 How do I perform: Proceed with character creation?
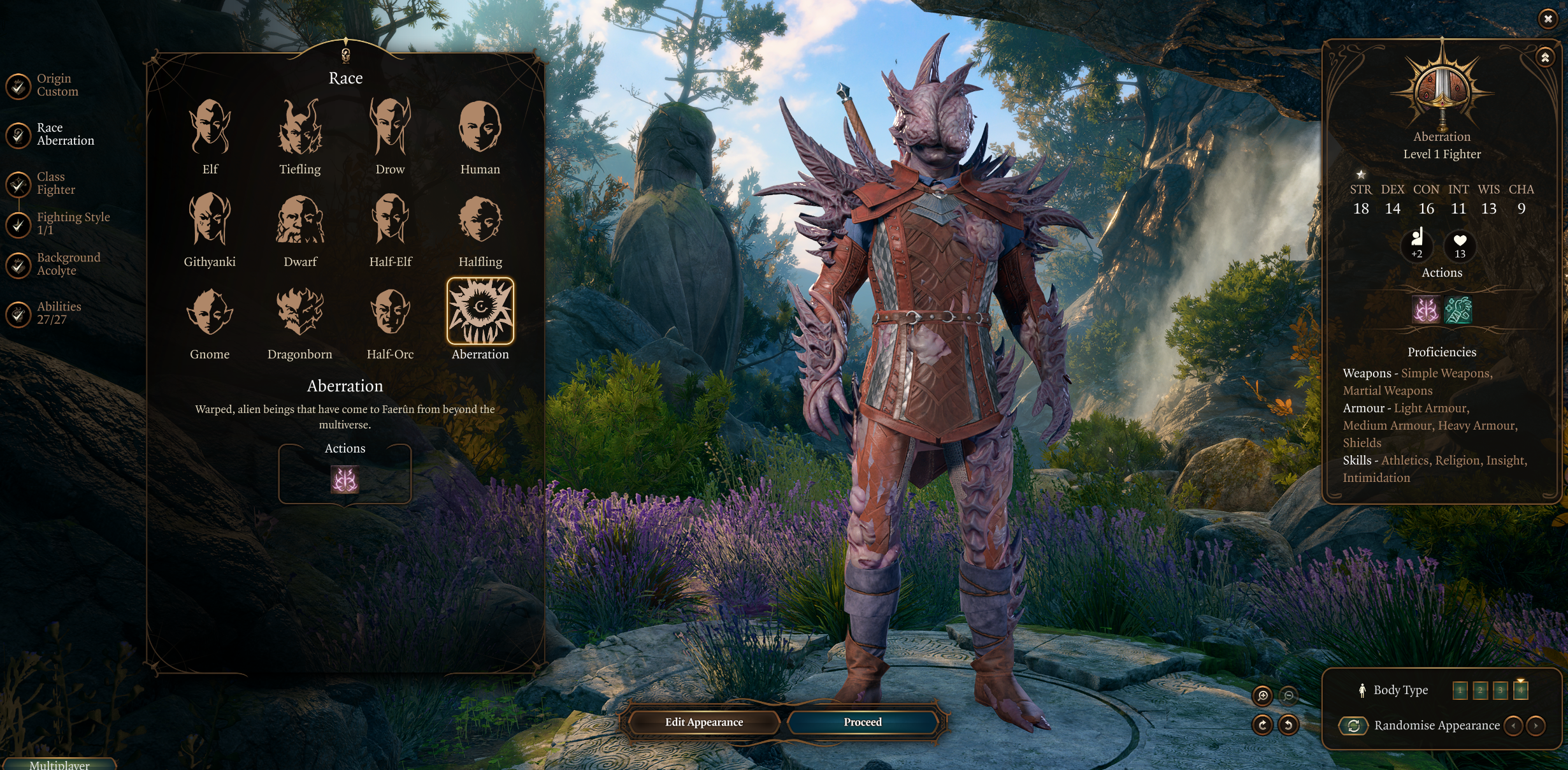pos(863,722)
